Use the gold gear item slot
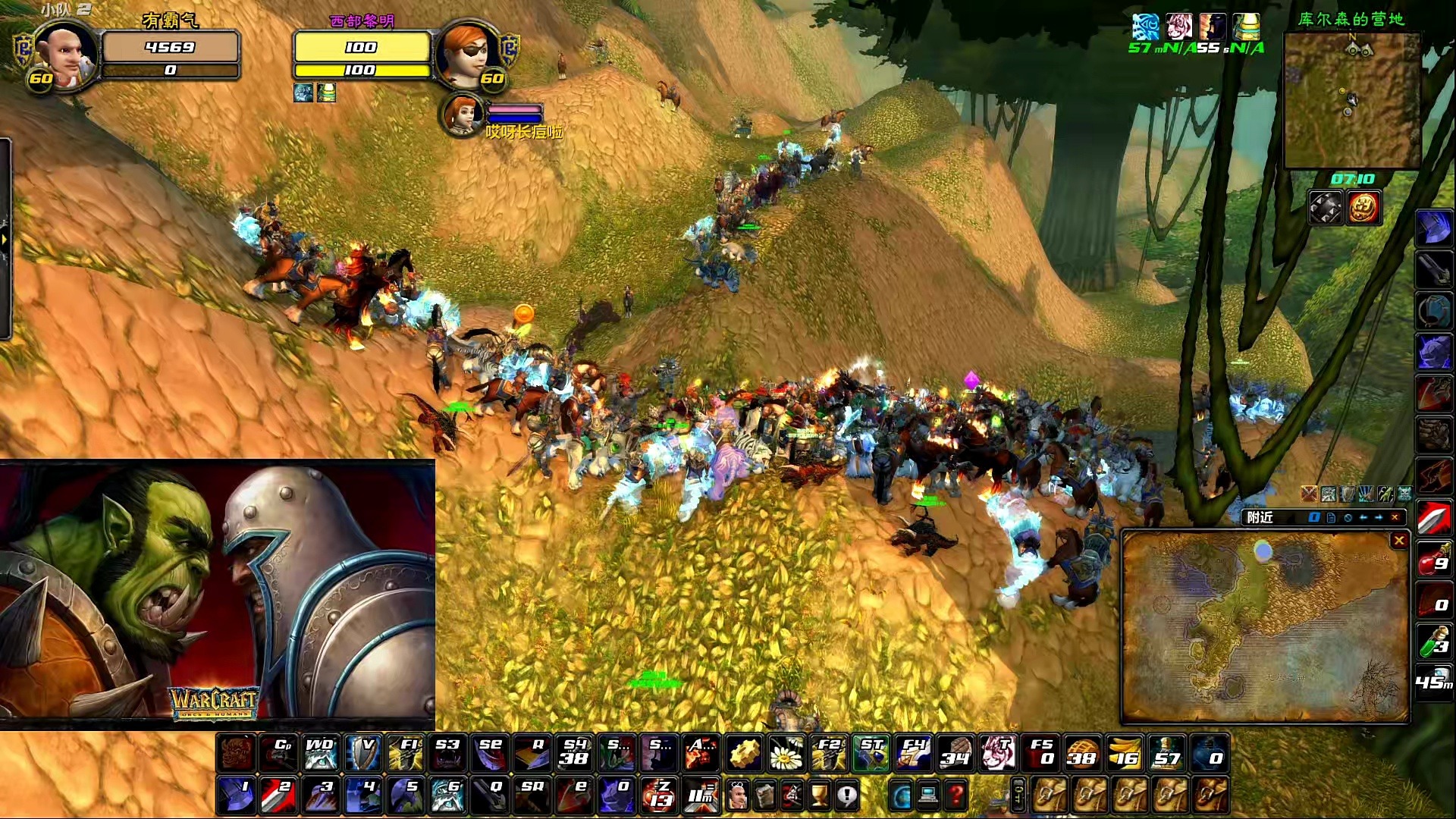This screenshot has height=819, width=1456. tap(745, 753)
